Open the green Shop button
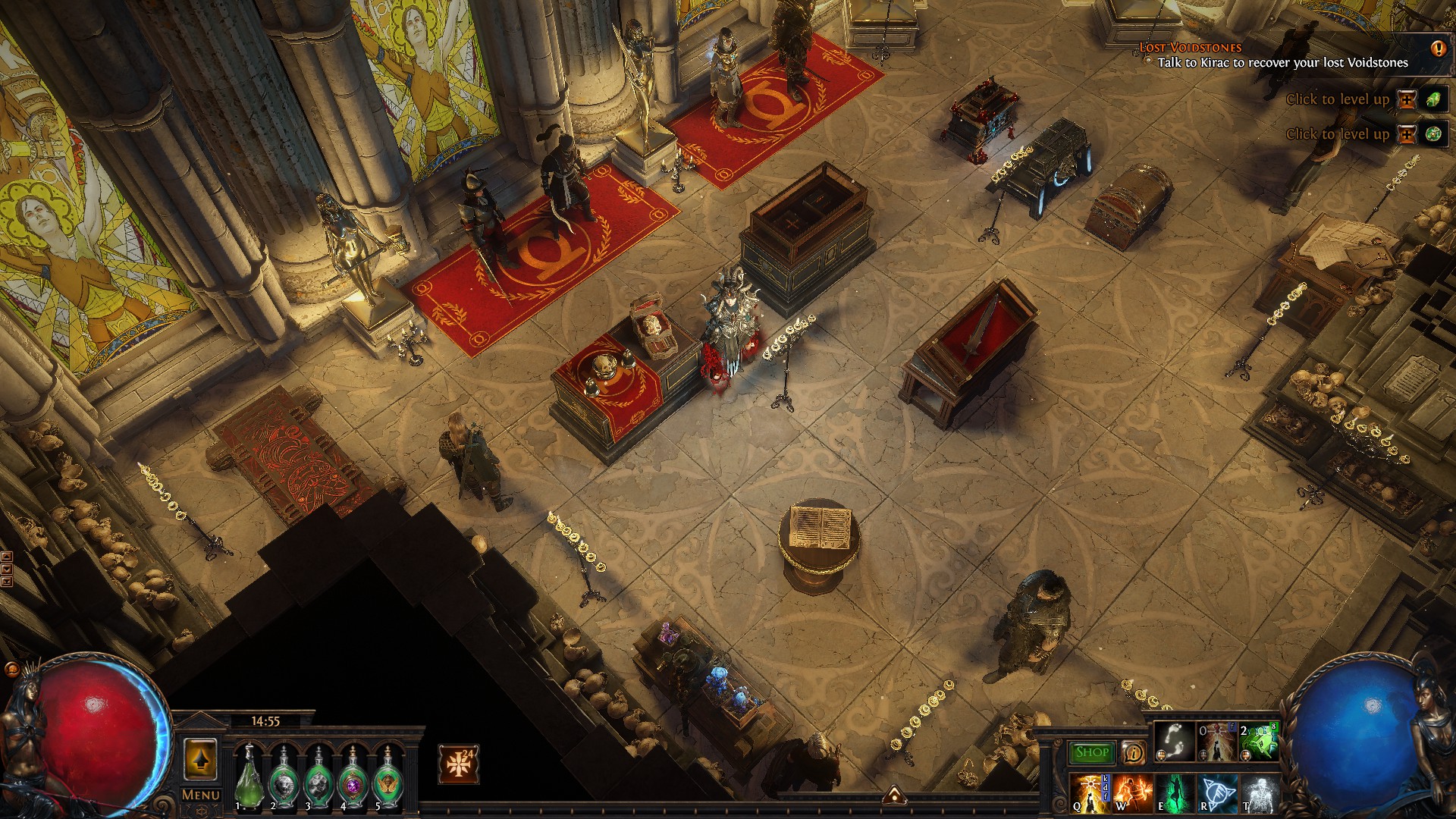The width and height of the screenshot is (1456, 819). (1091, 752)
